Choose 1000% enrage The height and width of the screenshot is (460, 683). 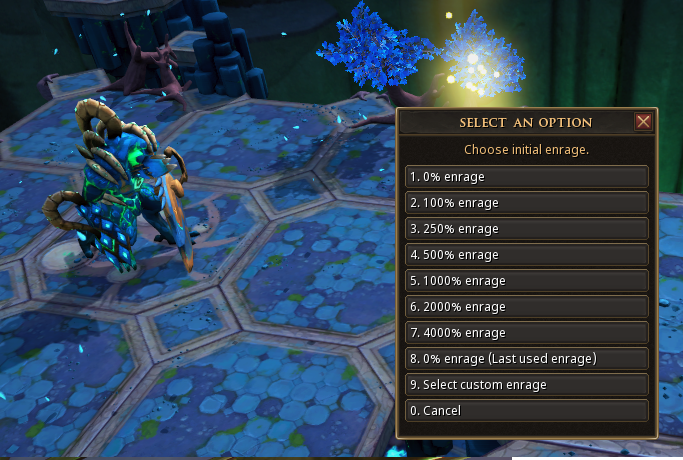527,281
